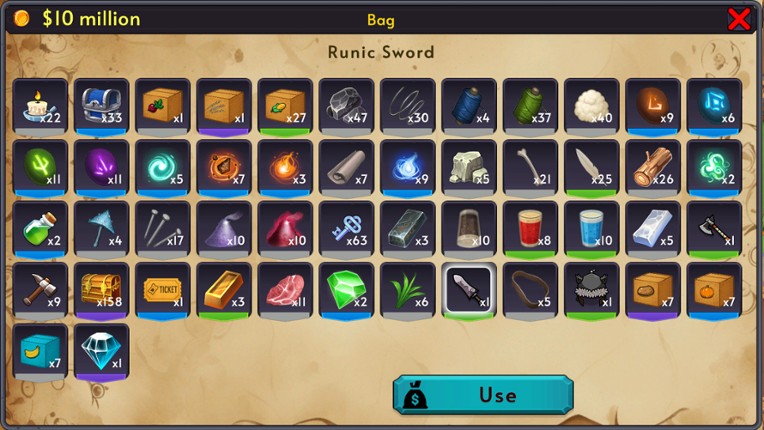Select the pickaxe tool slot
The image size is (764, 430).
click(40, 290)
